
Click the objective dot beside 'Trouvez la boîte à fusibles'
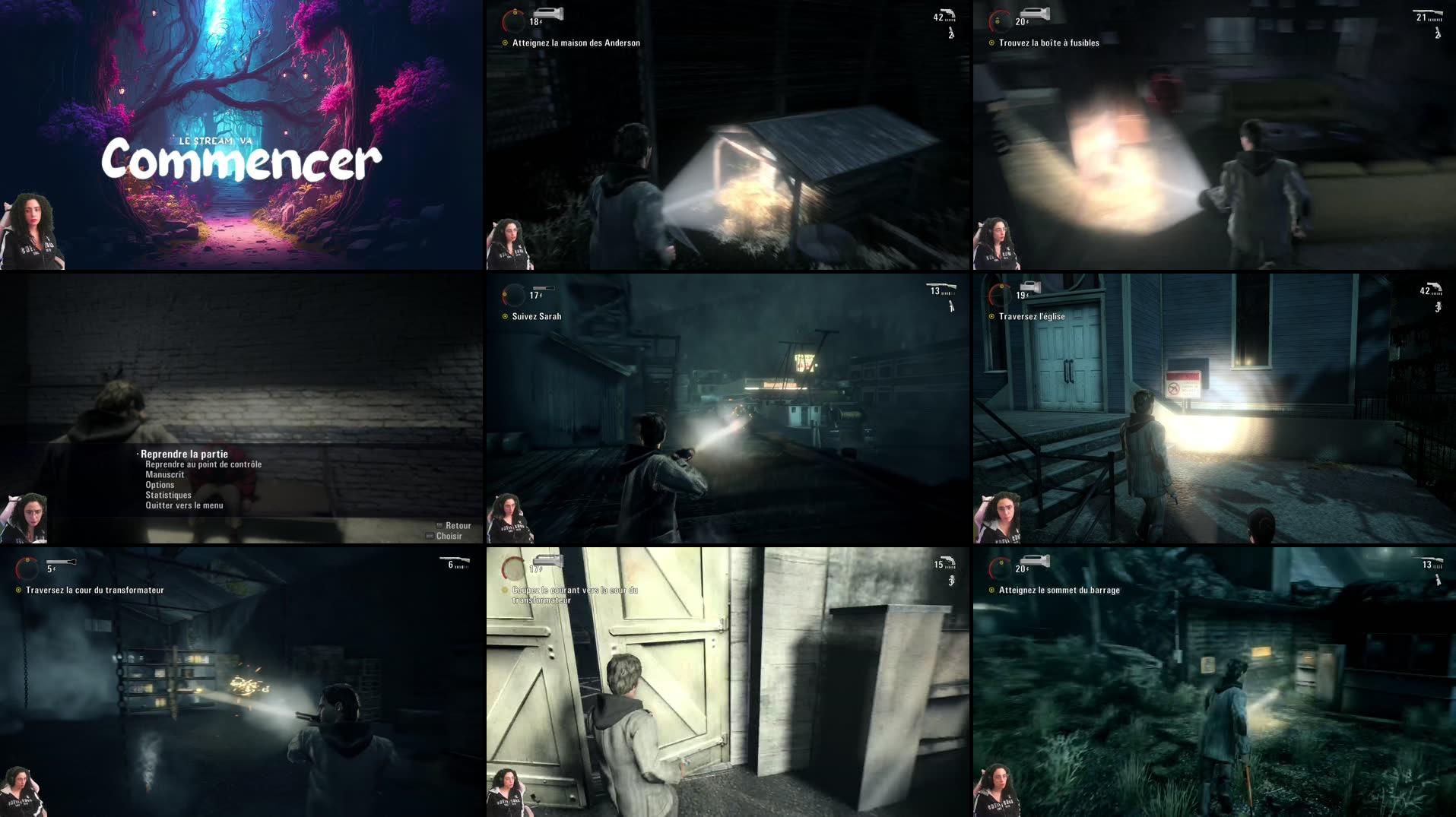click(x=992, y=43)
